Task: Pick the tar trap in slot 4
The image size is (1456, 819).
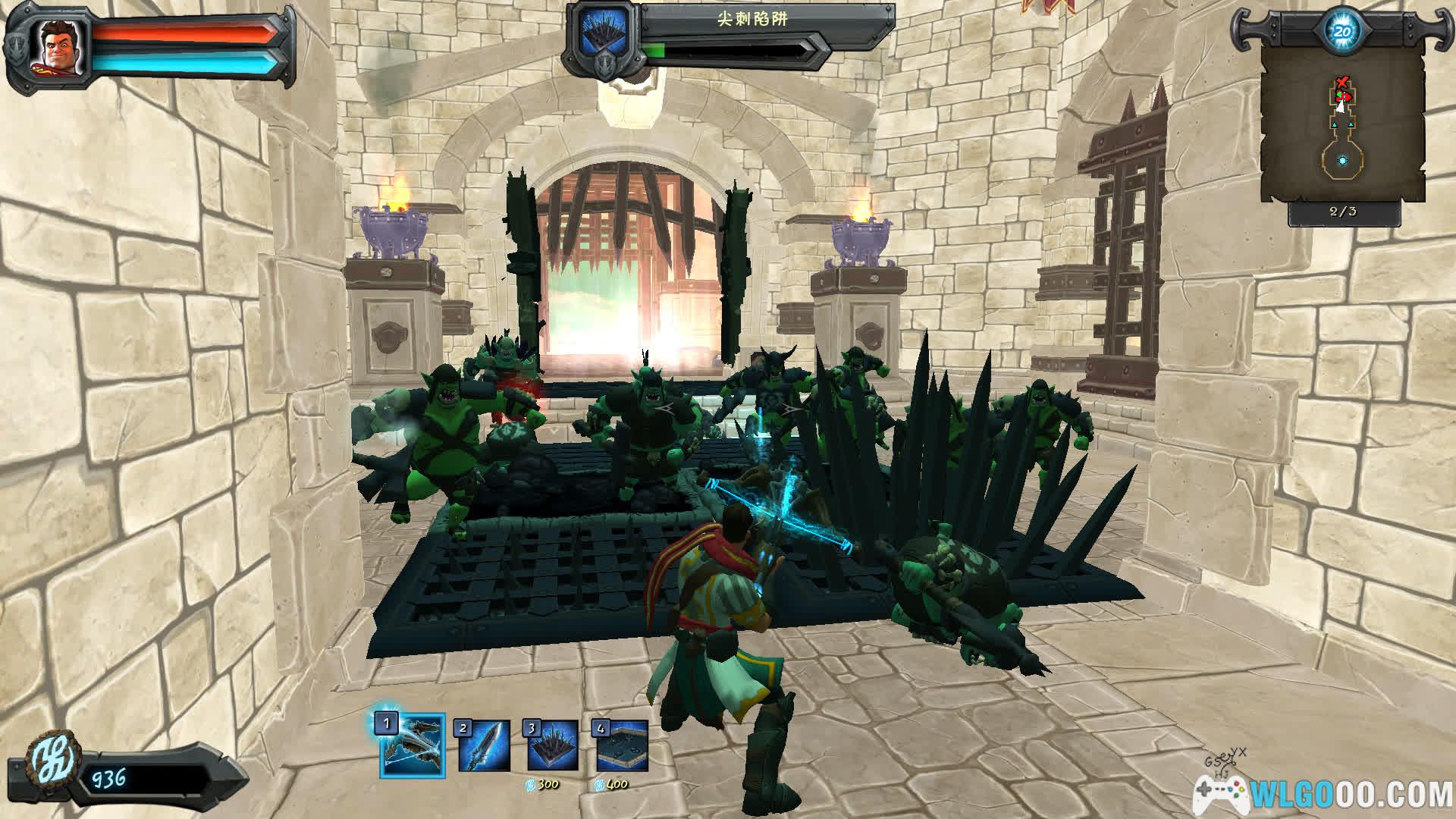Action: (x=622, y=746)
